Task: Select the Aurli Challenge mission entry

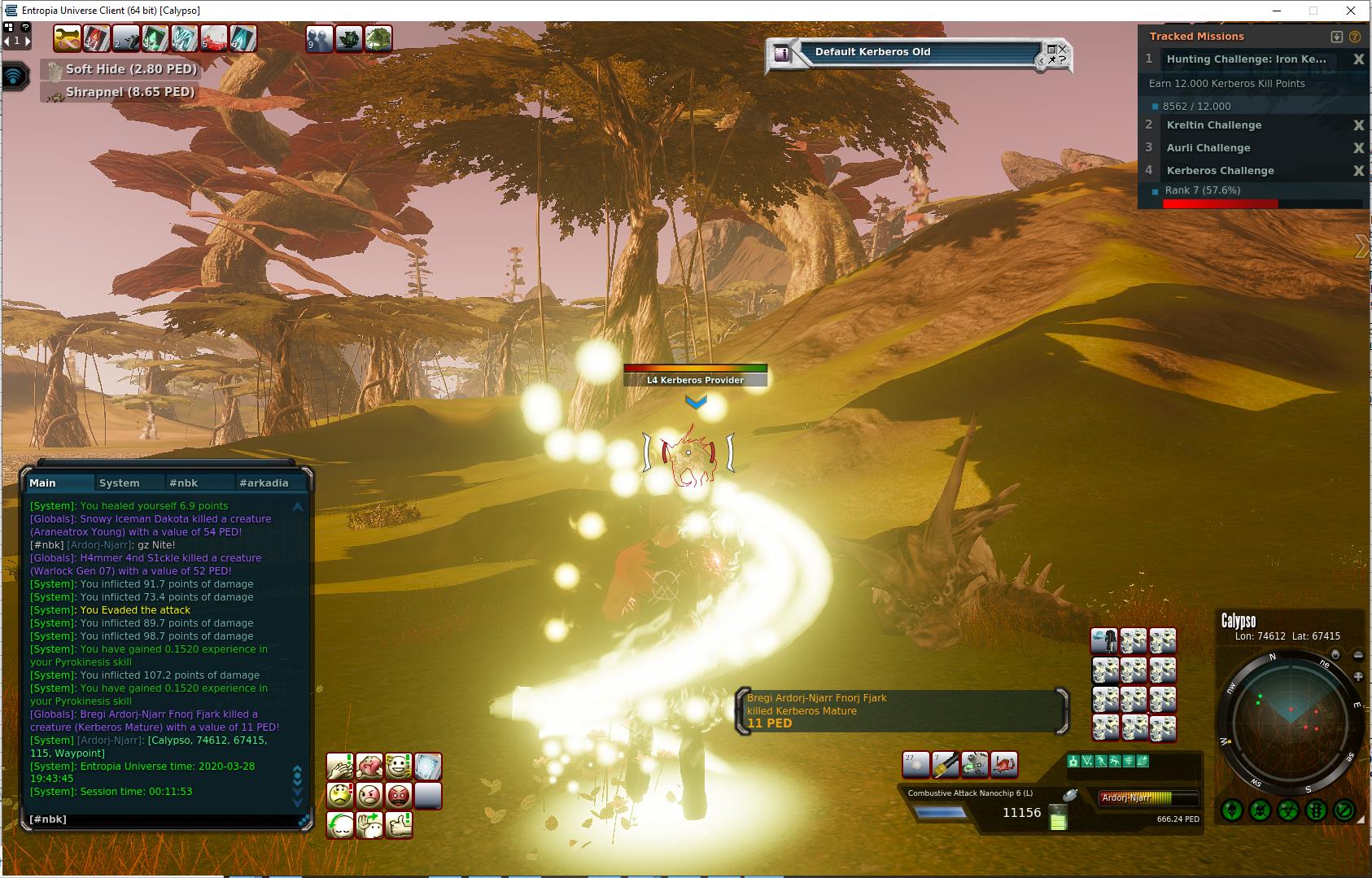Action: (1208, 148)
